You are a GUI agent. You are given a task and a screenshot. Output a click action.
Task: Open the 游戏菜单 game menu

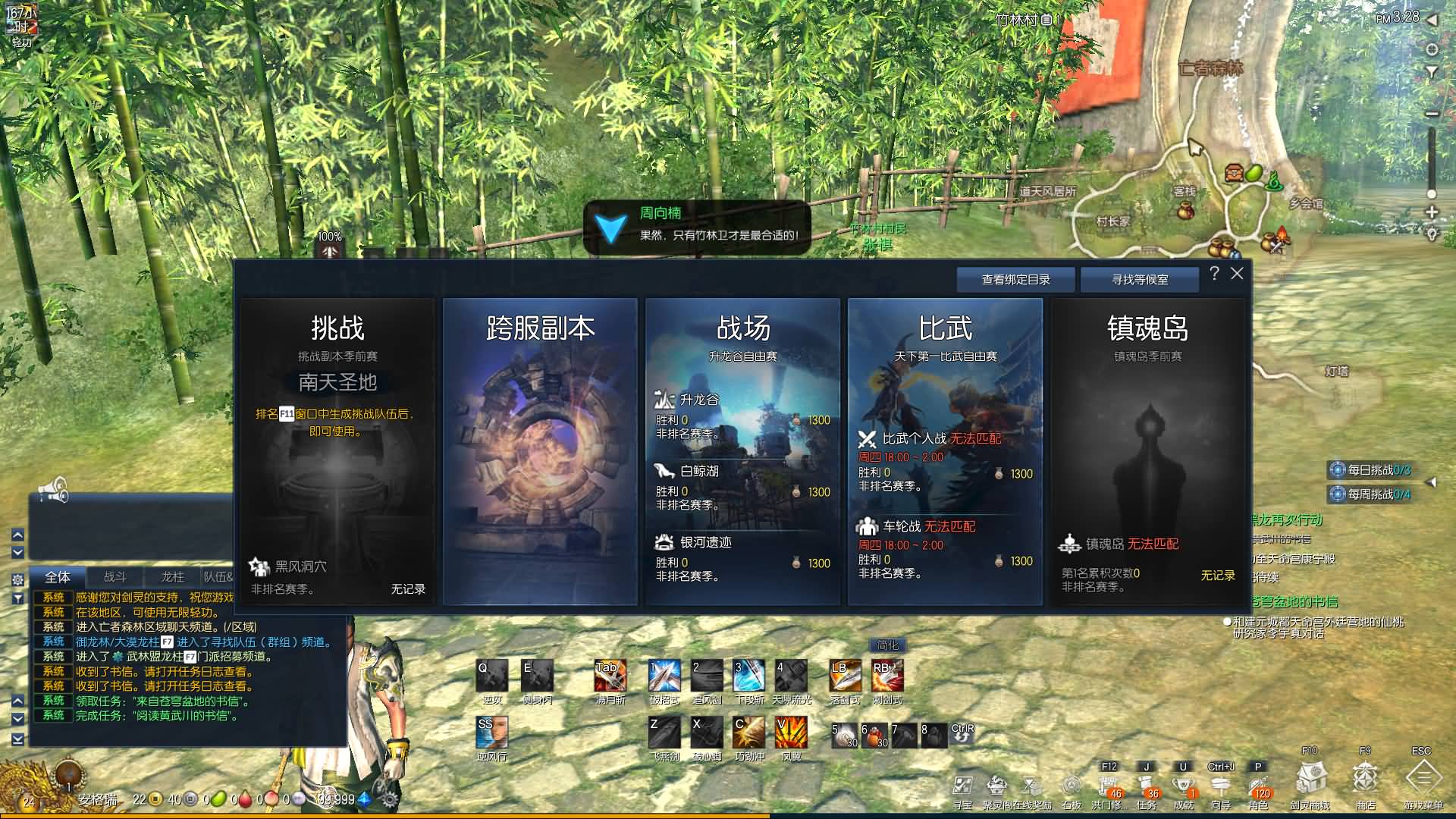pyautogui.click(x=1423, y=780)
